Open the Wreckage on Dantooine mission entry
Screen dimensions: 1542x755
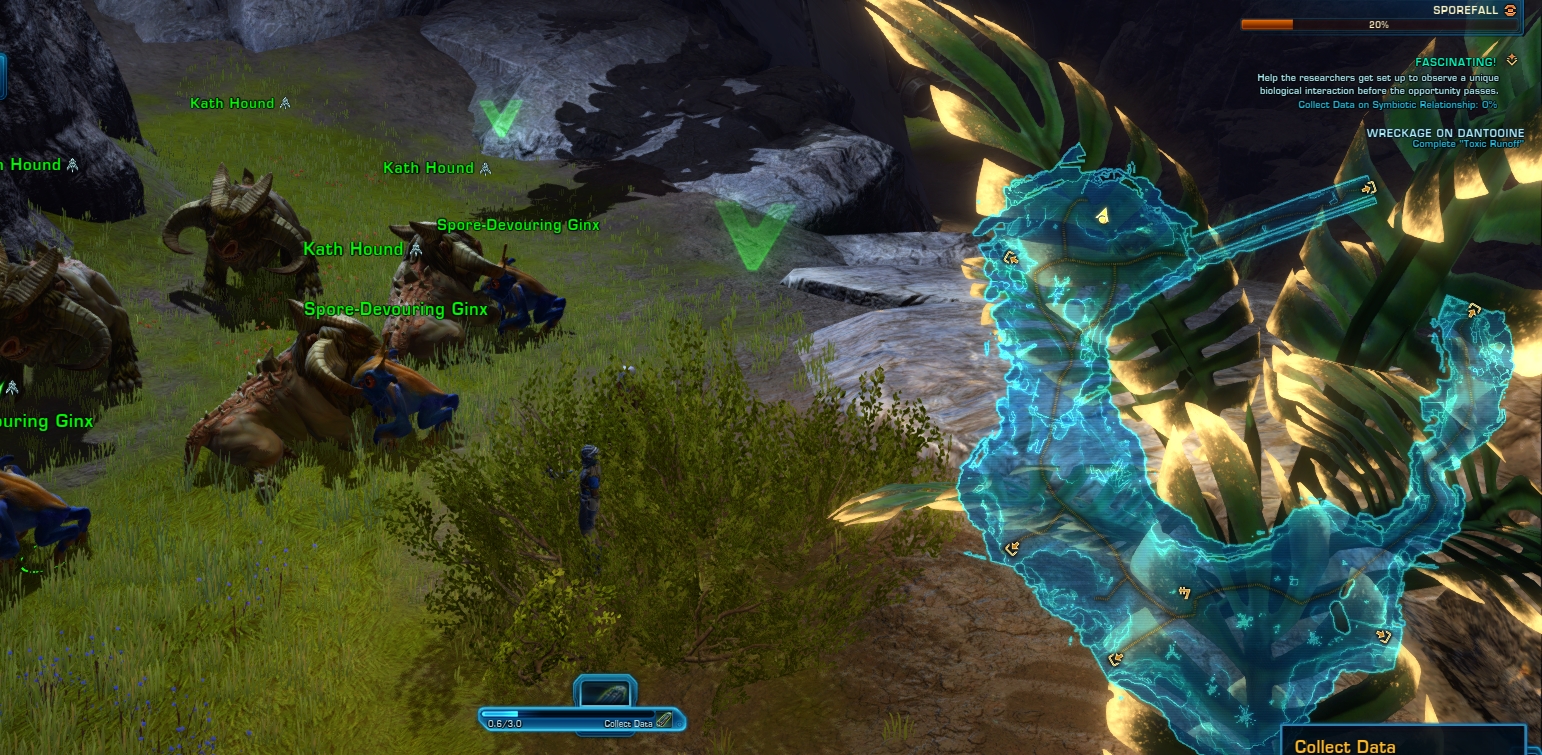[1439, 133]
